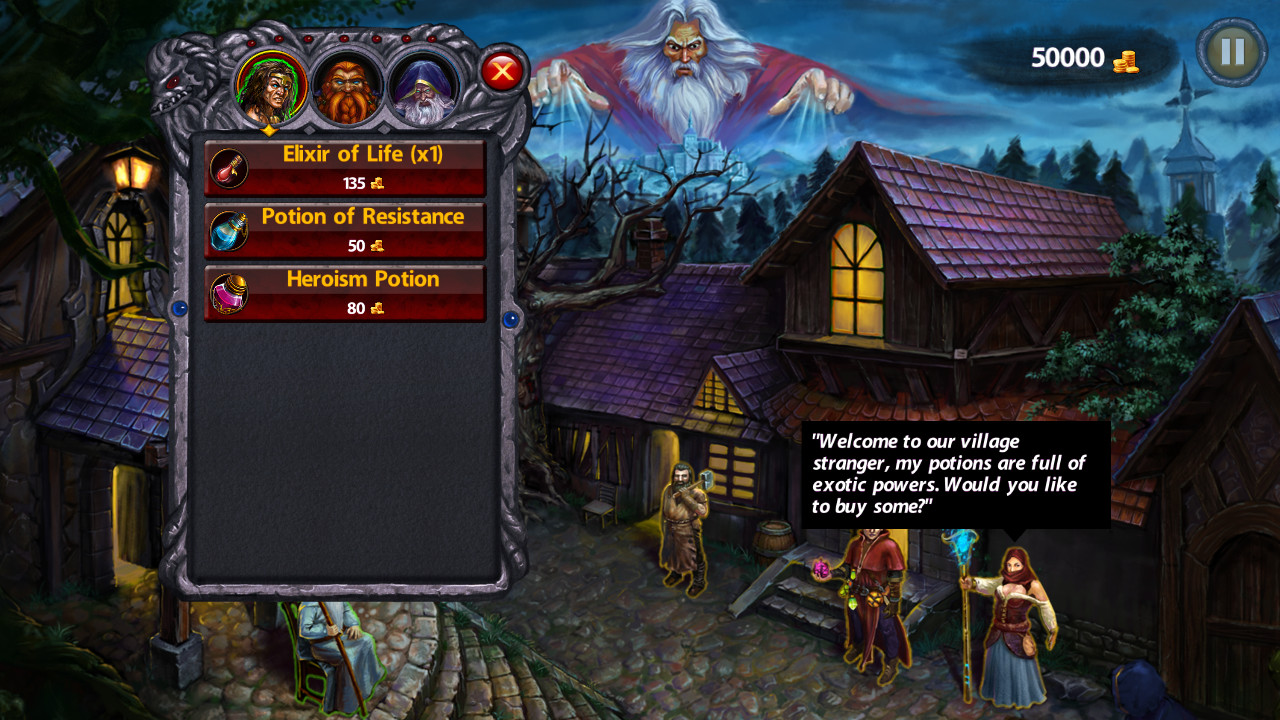This screenshot has height=720, width=1280.
Task: Click the pink Heroism Potion bottle icon
Action: click(228, 293)
